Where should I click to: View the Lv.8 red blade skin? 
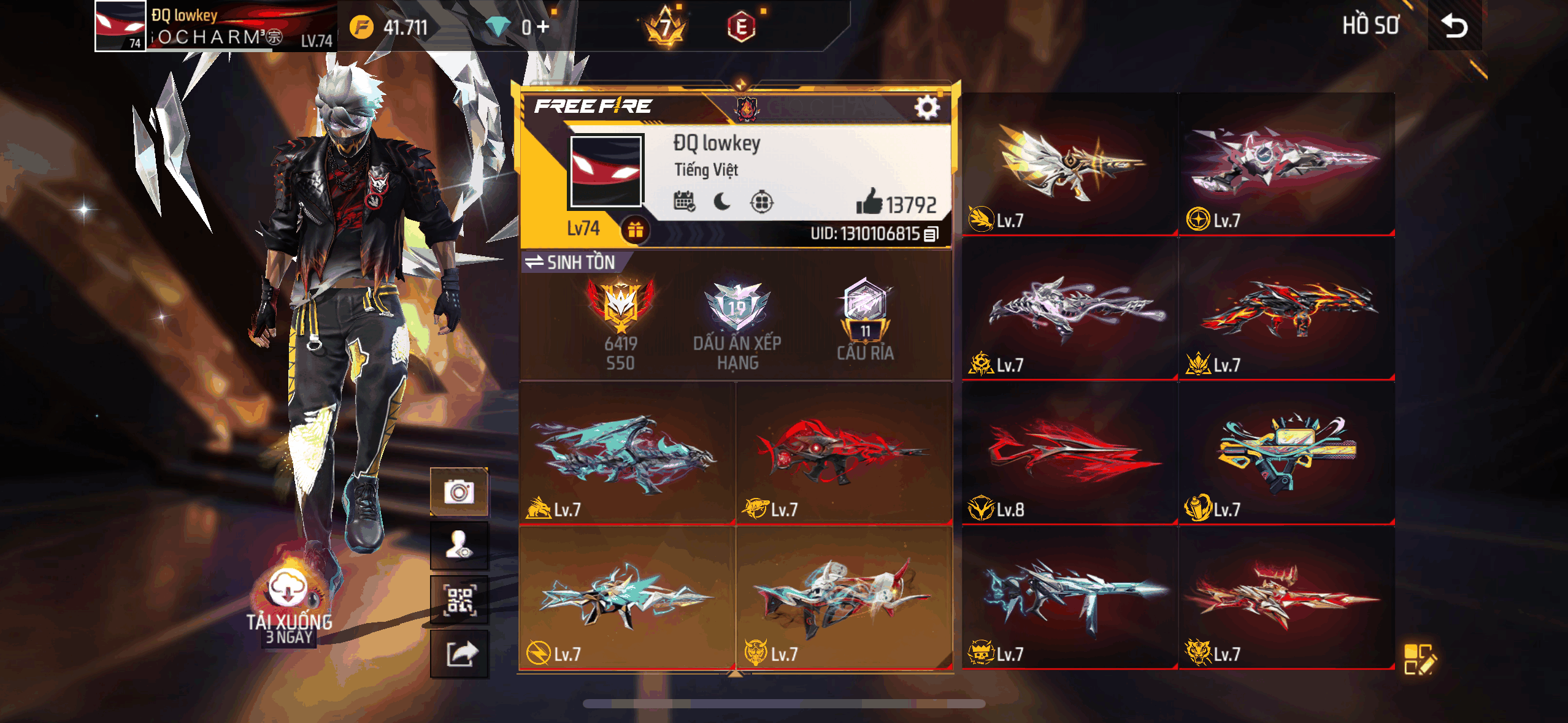click(x=1070, y=453)
